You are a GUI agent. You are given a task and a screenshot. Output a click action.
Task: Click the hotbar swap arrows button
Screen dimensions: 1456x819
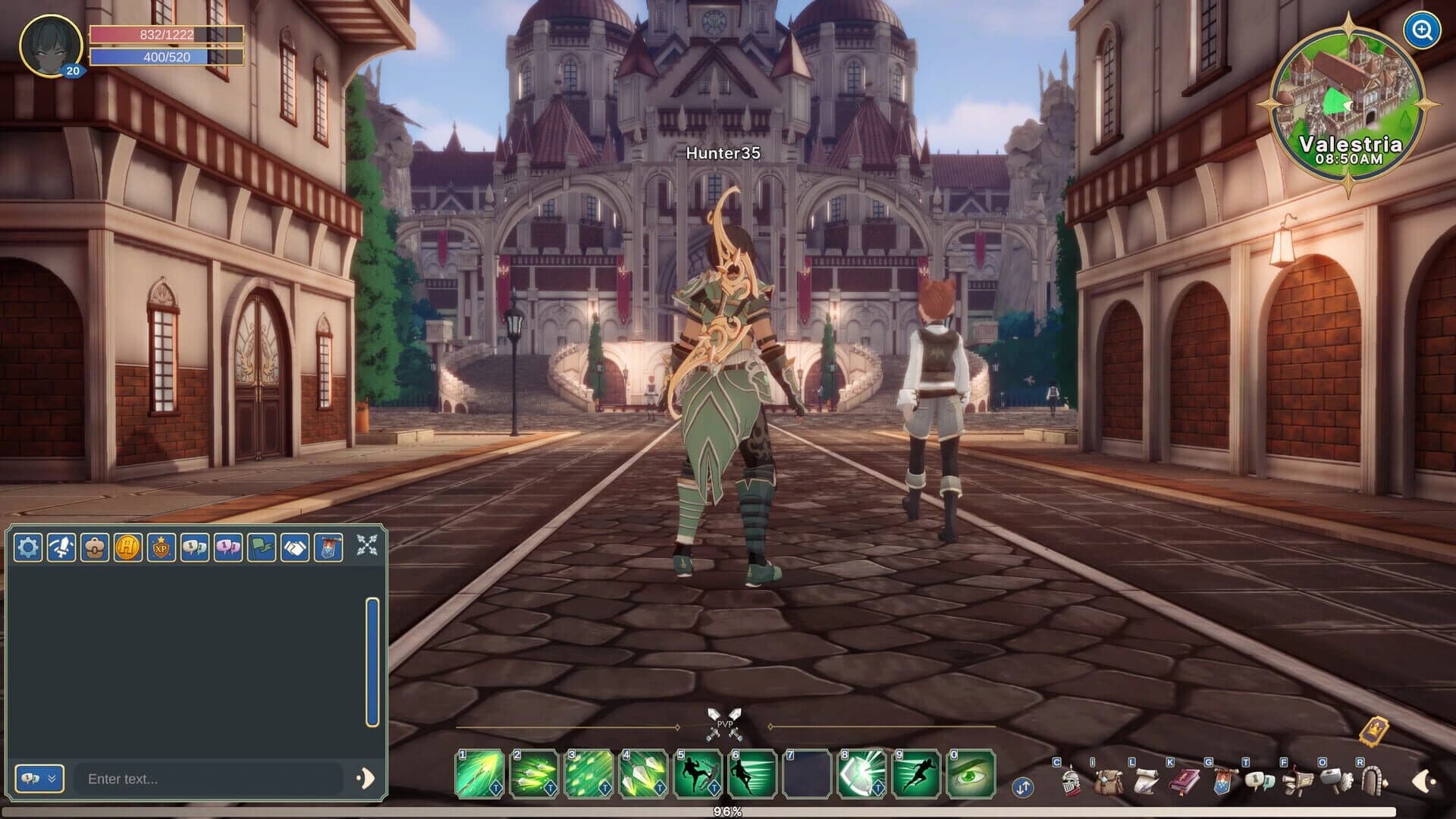[x=1023, y=789]
